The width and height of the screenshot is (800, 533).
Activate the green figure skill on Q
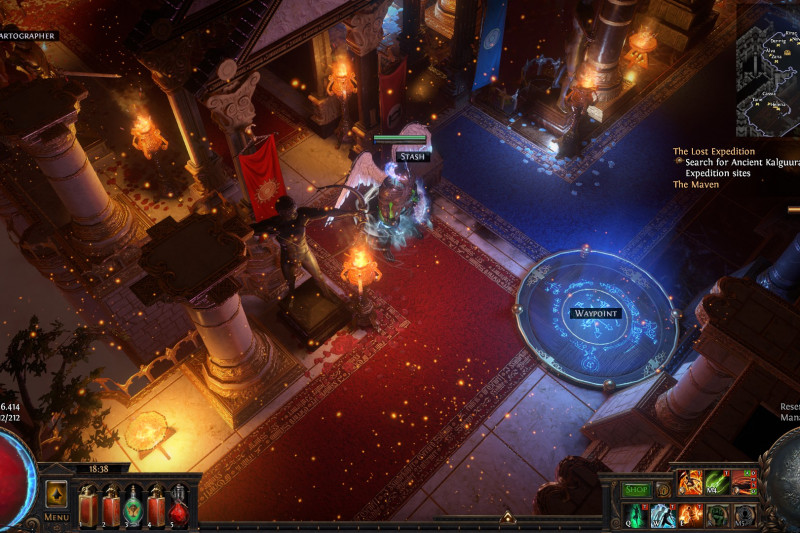coord(636,515)
